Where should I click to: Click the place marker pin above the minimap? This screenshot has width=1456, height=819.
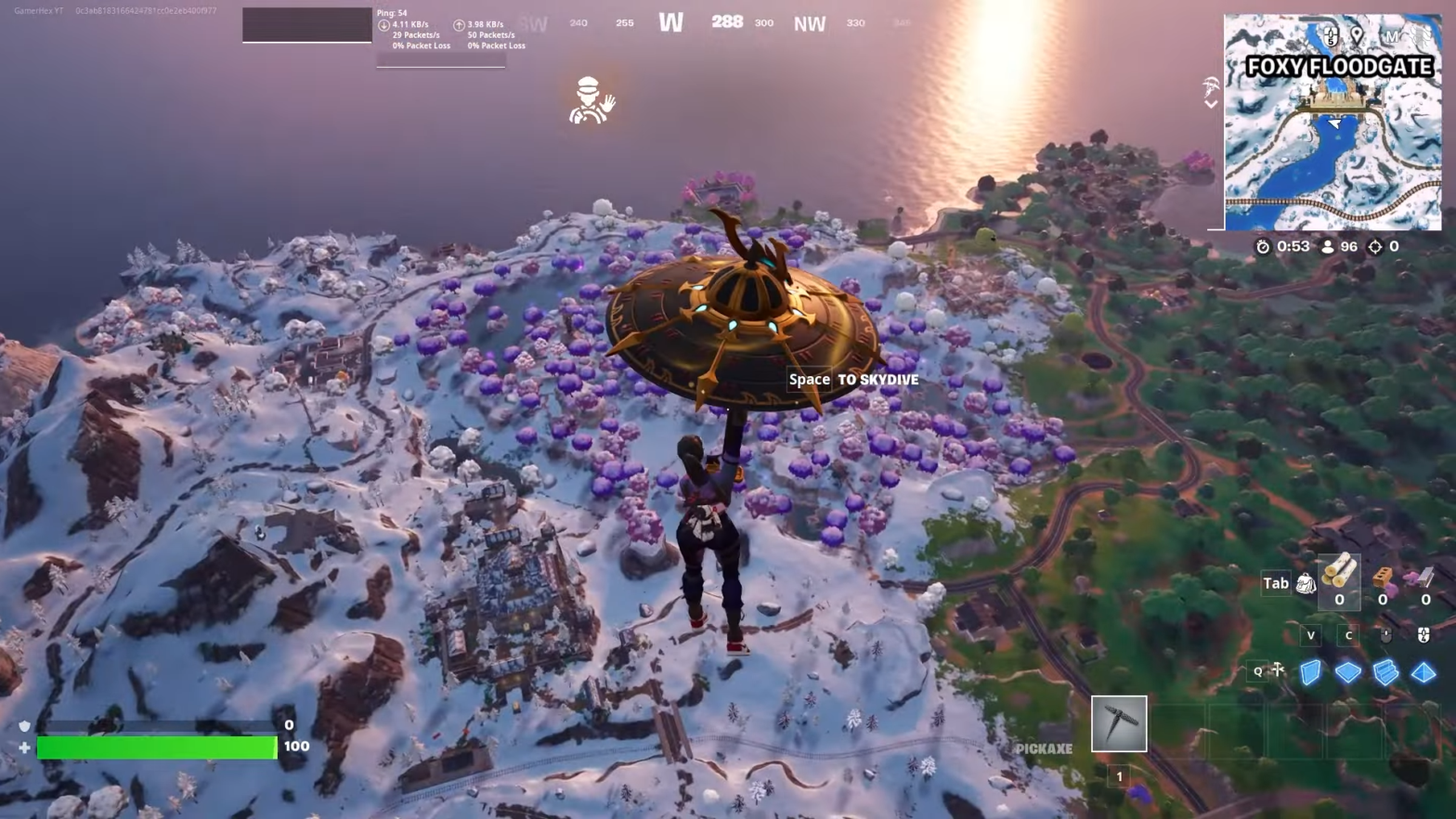click(x=1355, y=32)
